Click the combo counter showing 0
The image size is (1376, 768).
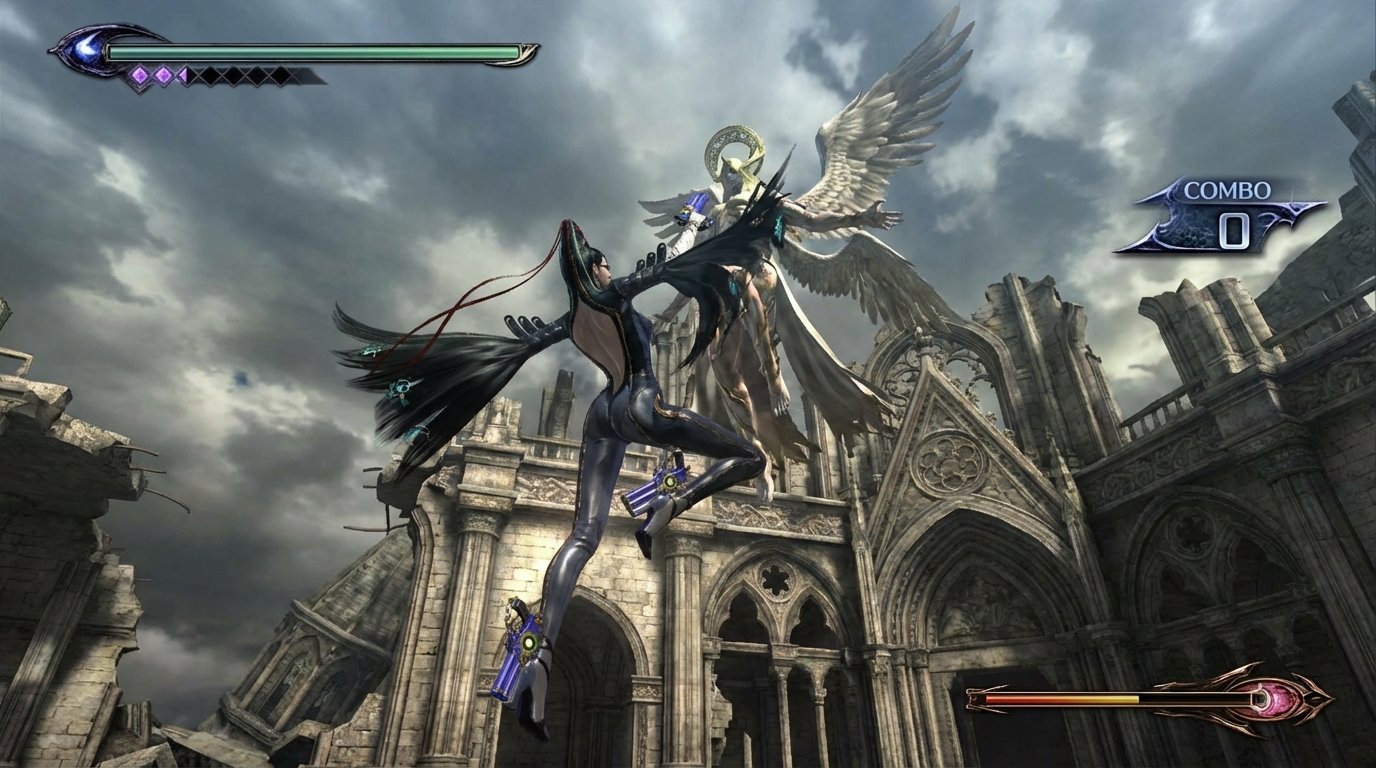tap(1236, 231)
